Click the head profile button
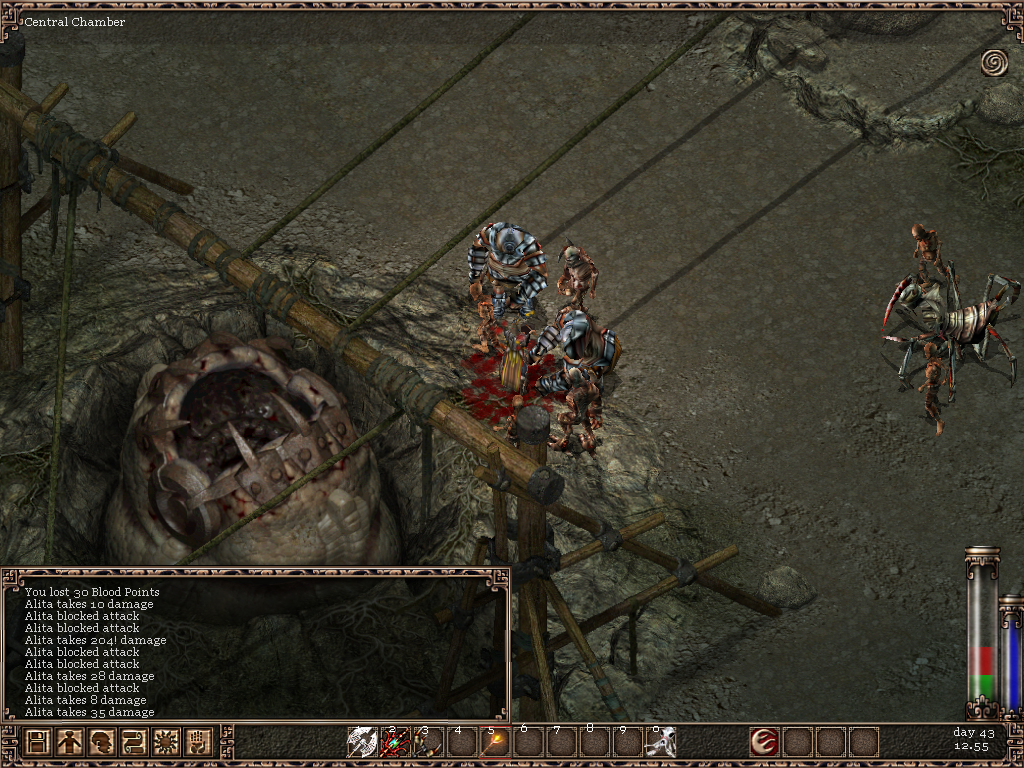Screen dimensions: 1024x768 click(x=102, y=742)
